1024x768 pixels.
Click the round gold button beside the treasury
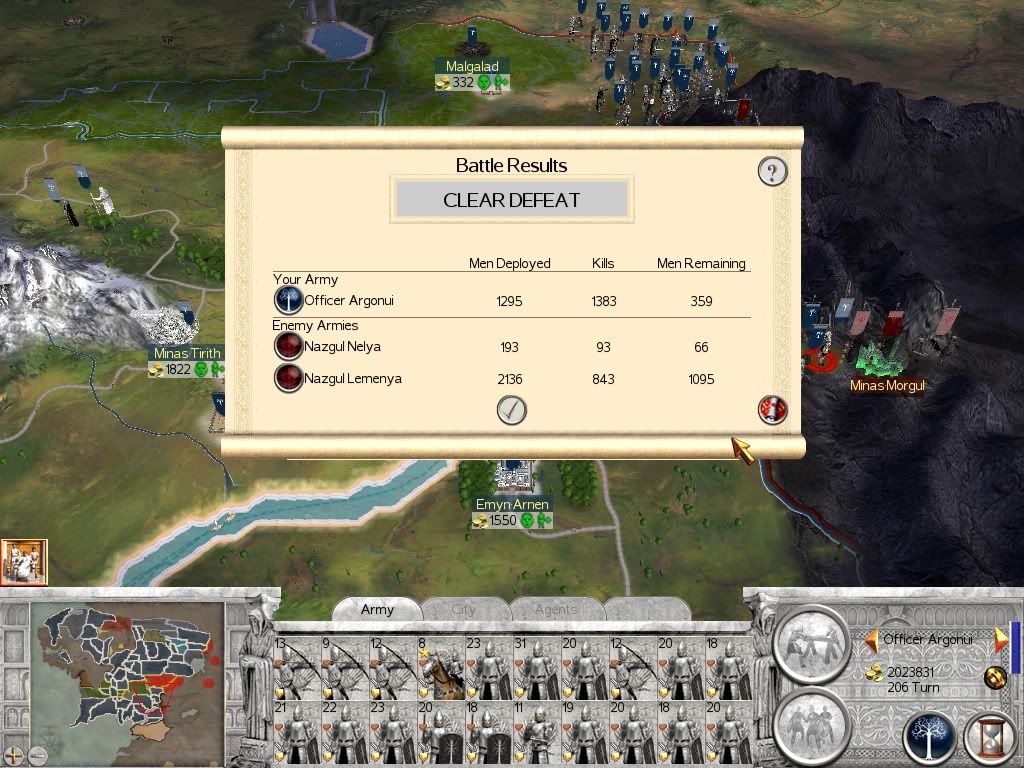click(994, 675)
